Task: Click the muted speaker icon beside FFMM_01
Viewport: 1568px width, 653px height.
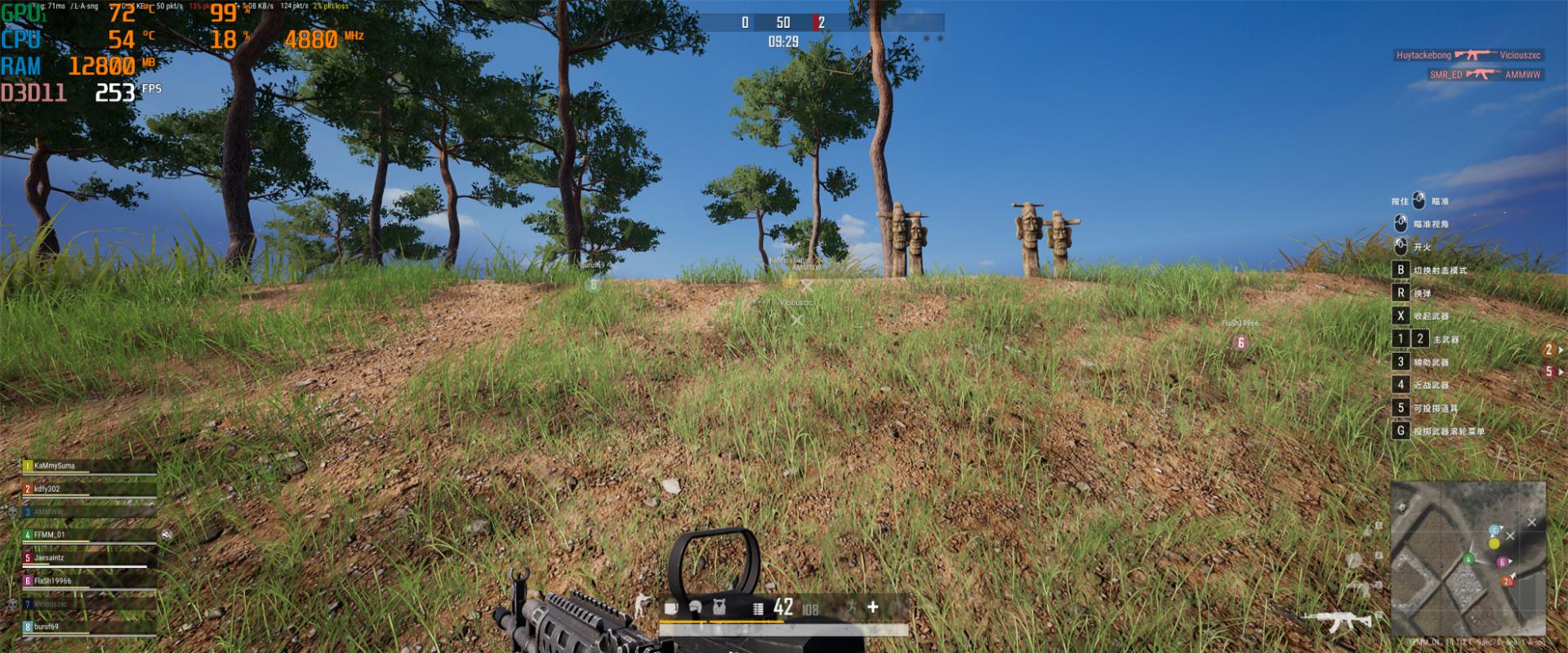Action: (167, 535)
